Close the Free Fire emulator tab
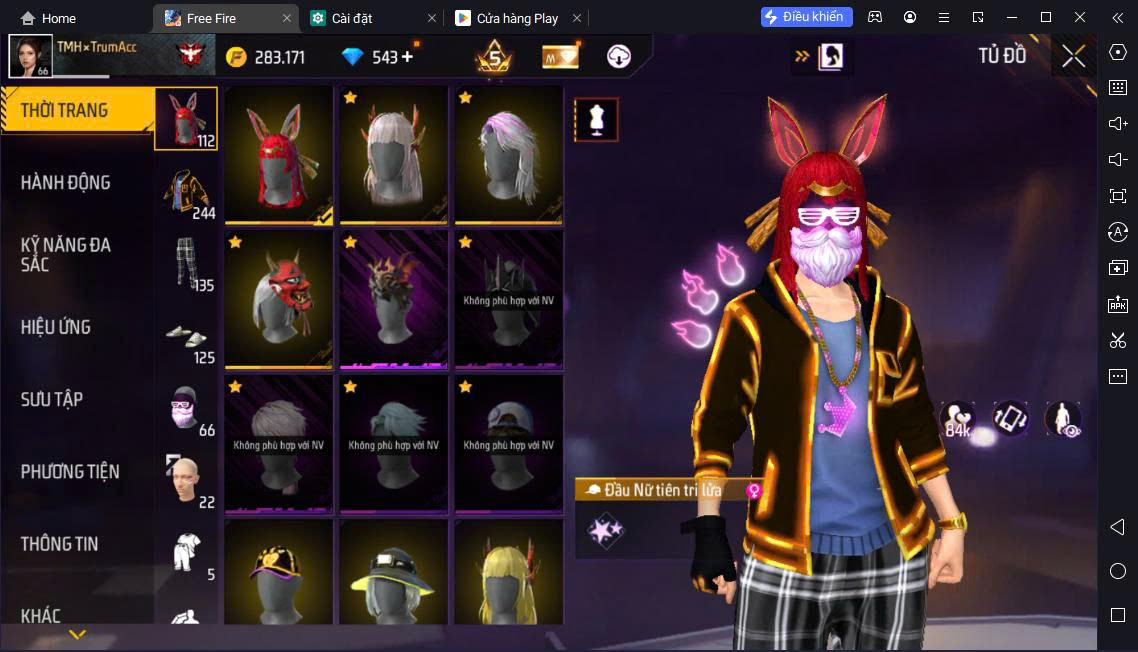Viewport: 1138px width, 652px height. point(287,18)
